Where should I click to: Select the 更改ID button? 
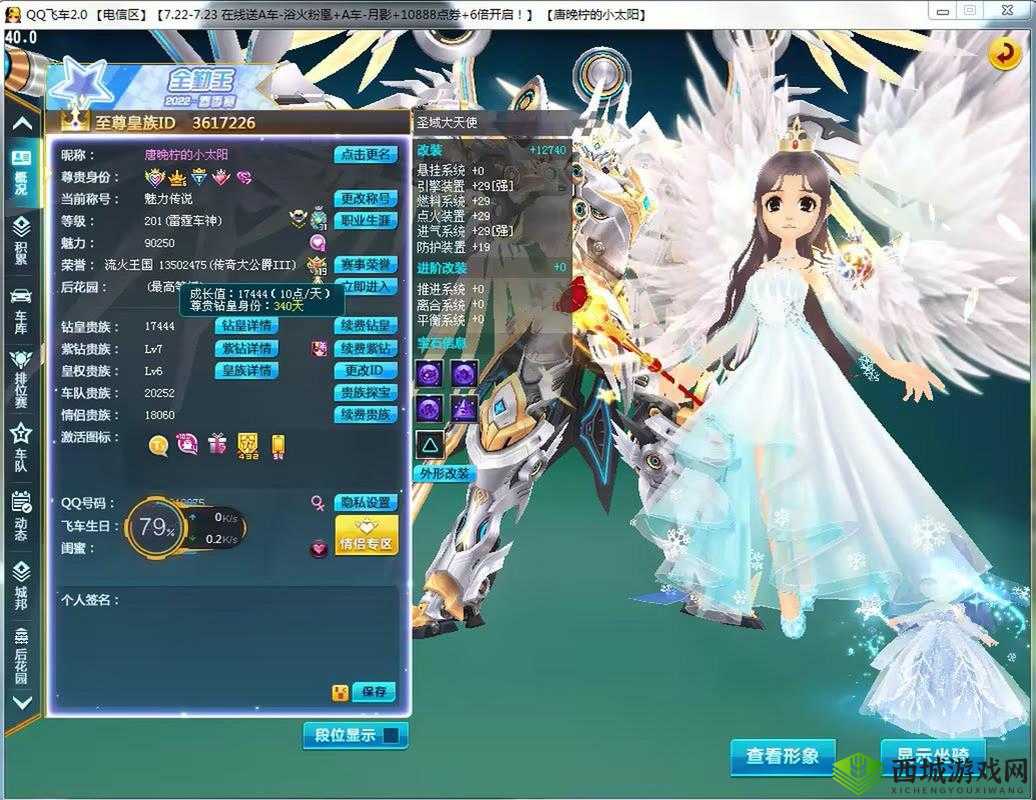(x=365, y=371)
